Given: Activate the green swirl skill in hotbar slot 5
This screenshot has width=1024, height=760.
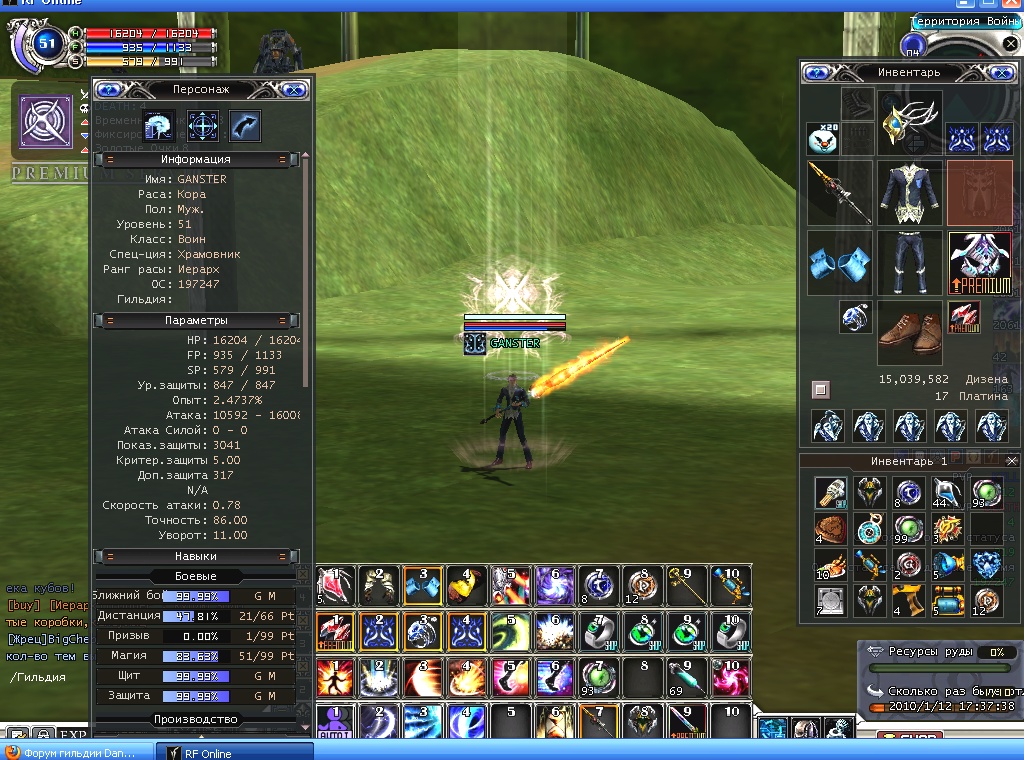Looking at the screenshot, I should click(x=511, y=630).
